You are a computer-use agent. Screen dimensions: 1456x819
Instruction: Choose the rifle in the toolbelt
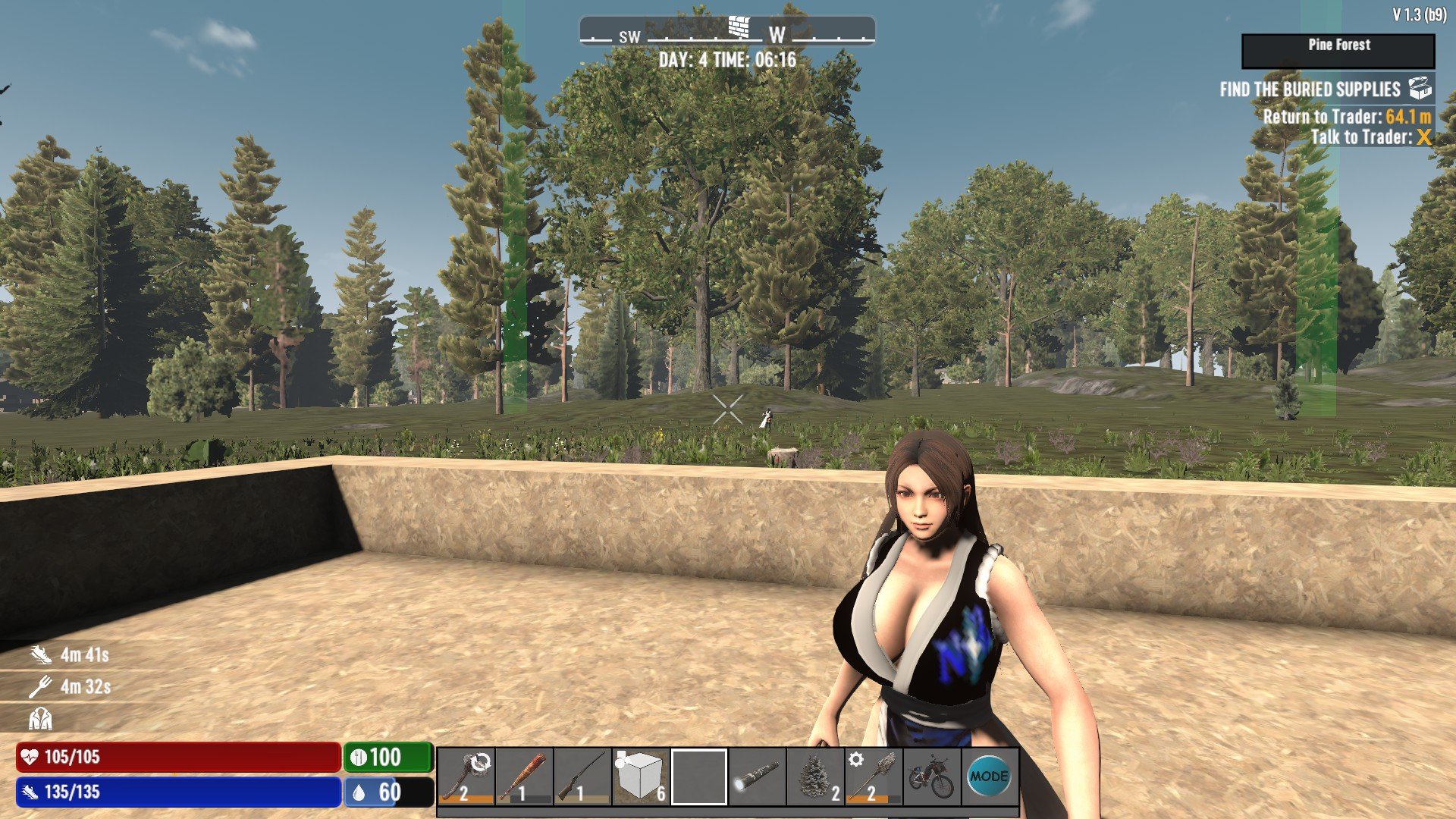point(582,777)
